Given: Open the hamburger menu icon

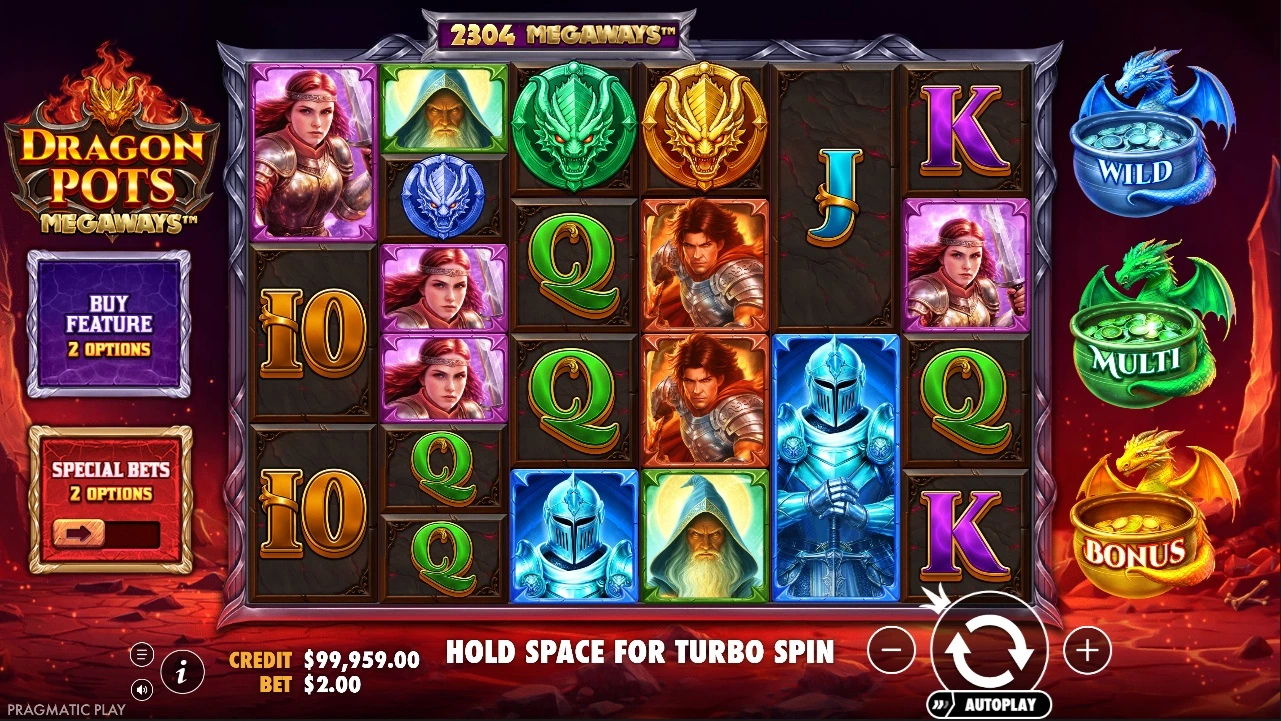Looking at the screenshot, I should click(142, 655).
